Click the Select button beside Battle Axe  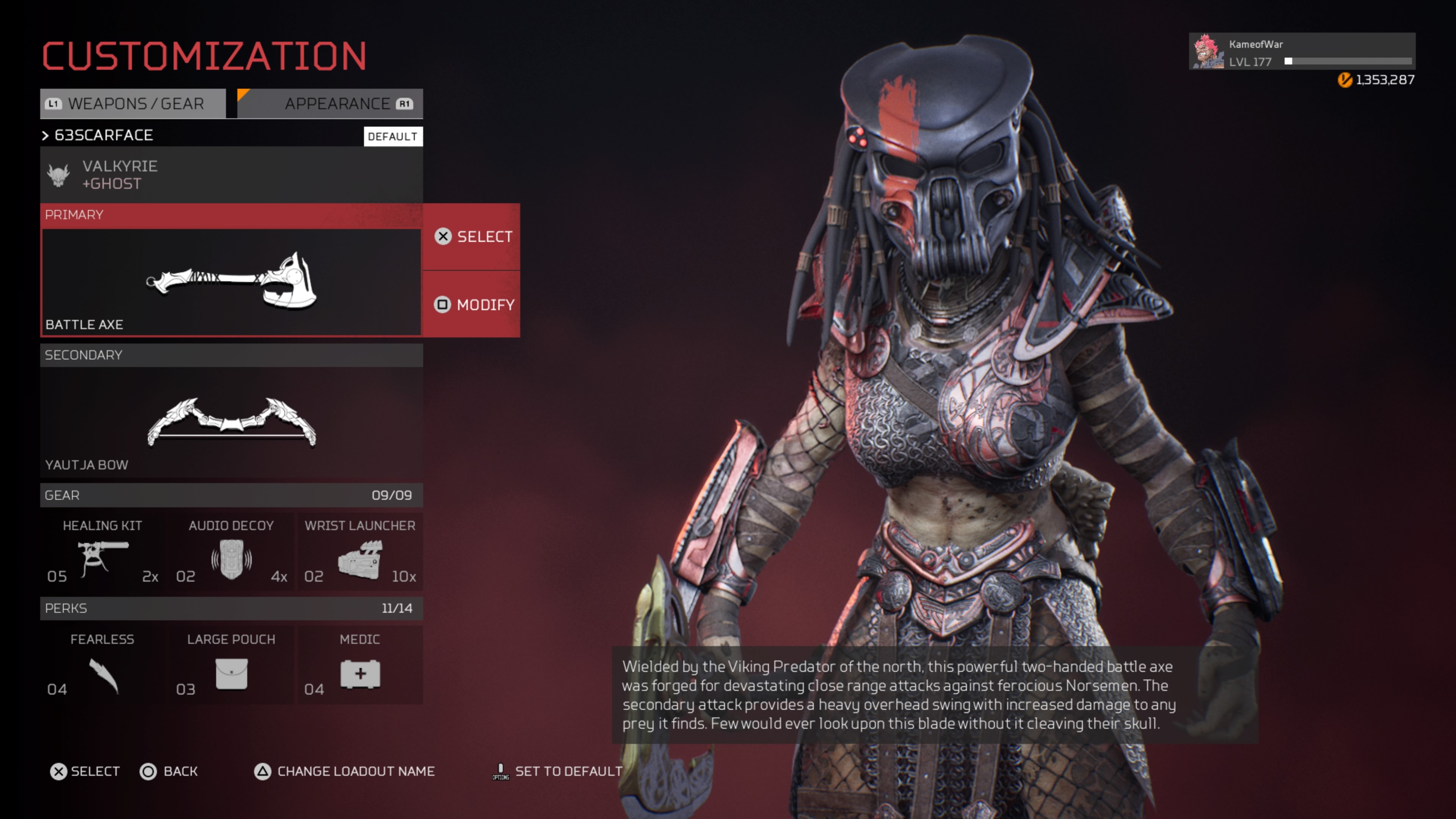click(x=472, y=237)
